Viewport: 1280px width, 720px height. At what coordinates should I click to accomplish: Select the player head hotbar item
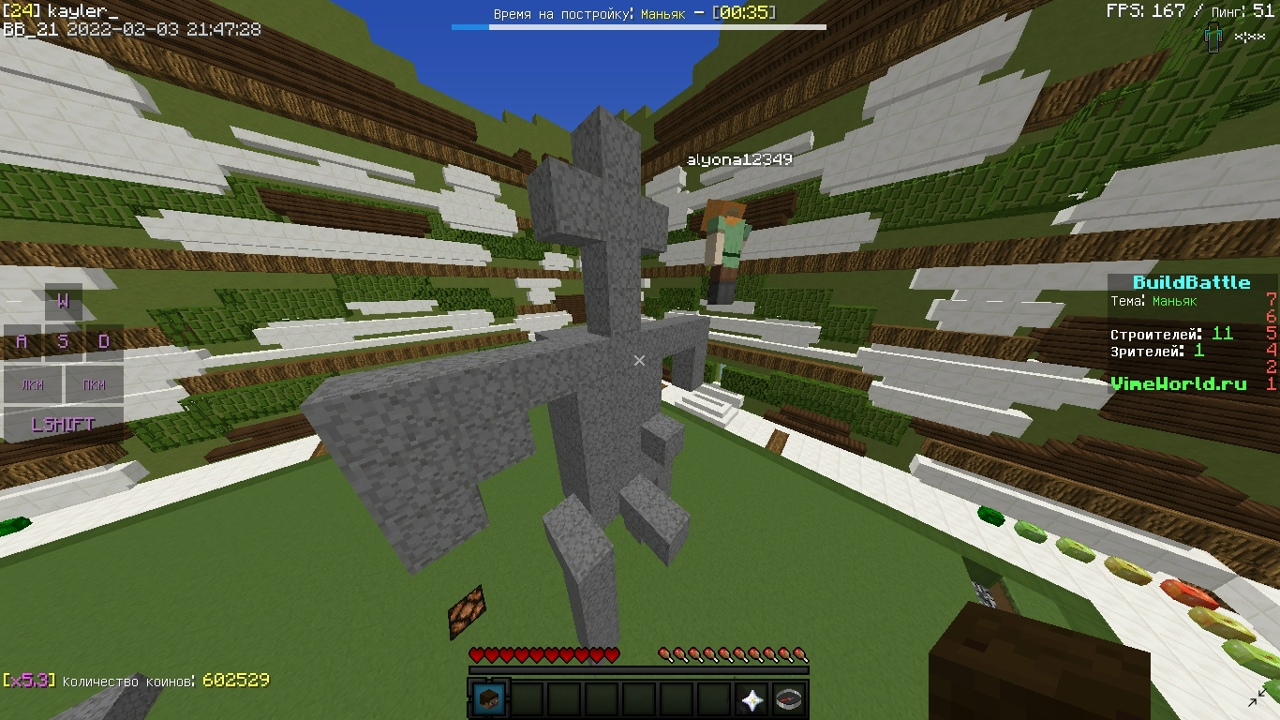pos(490,699)
